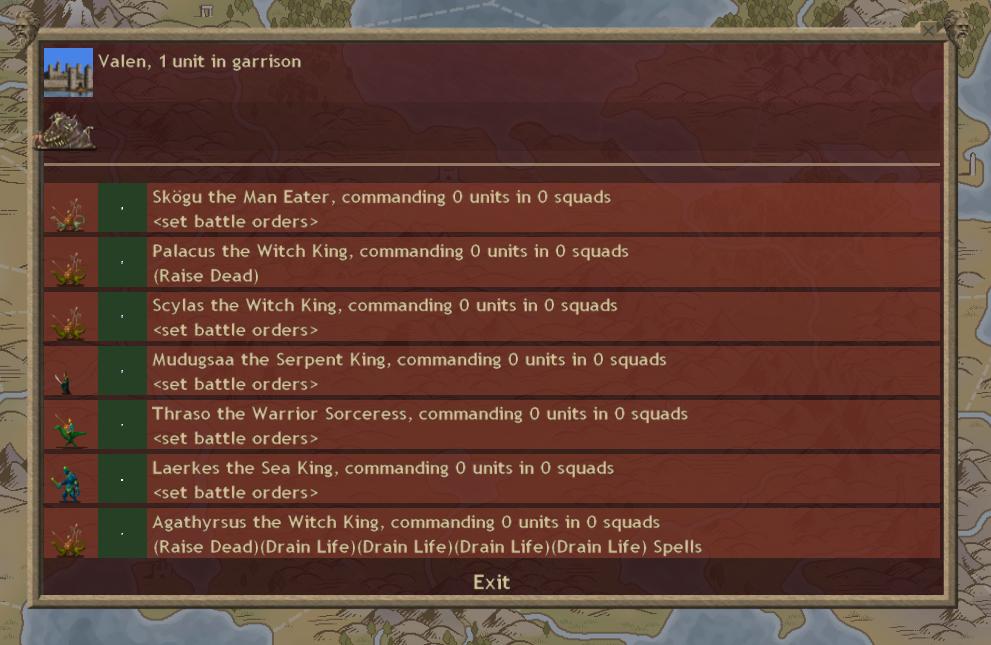Screen dimensions: 991x645
Task: Set battle orders for Laerkes
Action: coord(235,492)
